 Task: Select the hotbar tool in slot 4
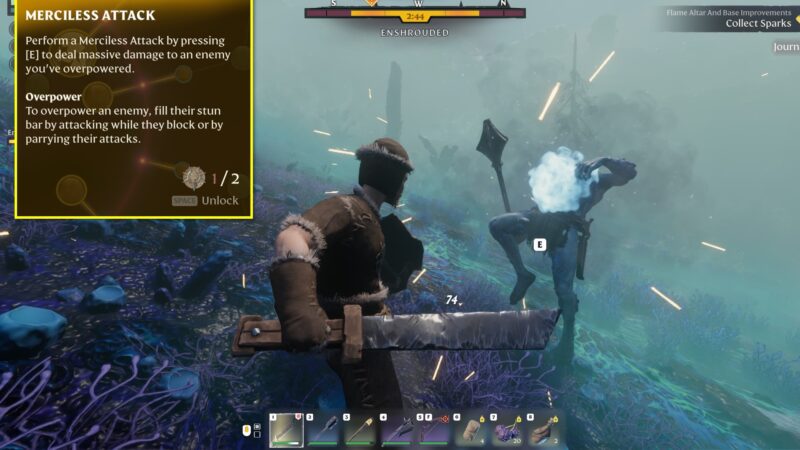point(397,430)
